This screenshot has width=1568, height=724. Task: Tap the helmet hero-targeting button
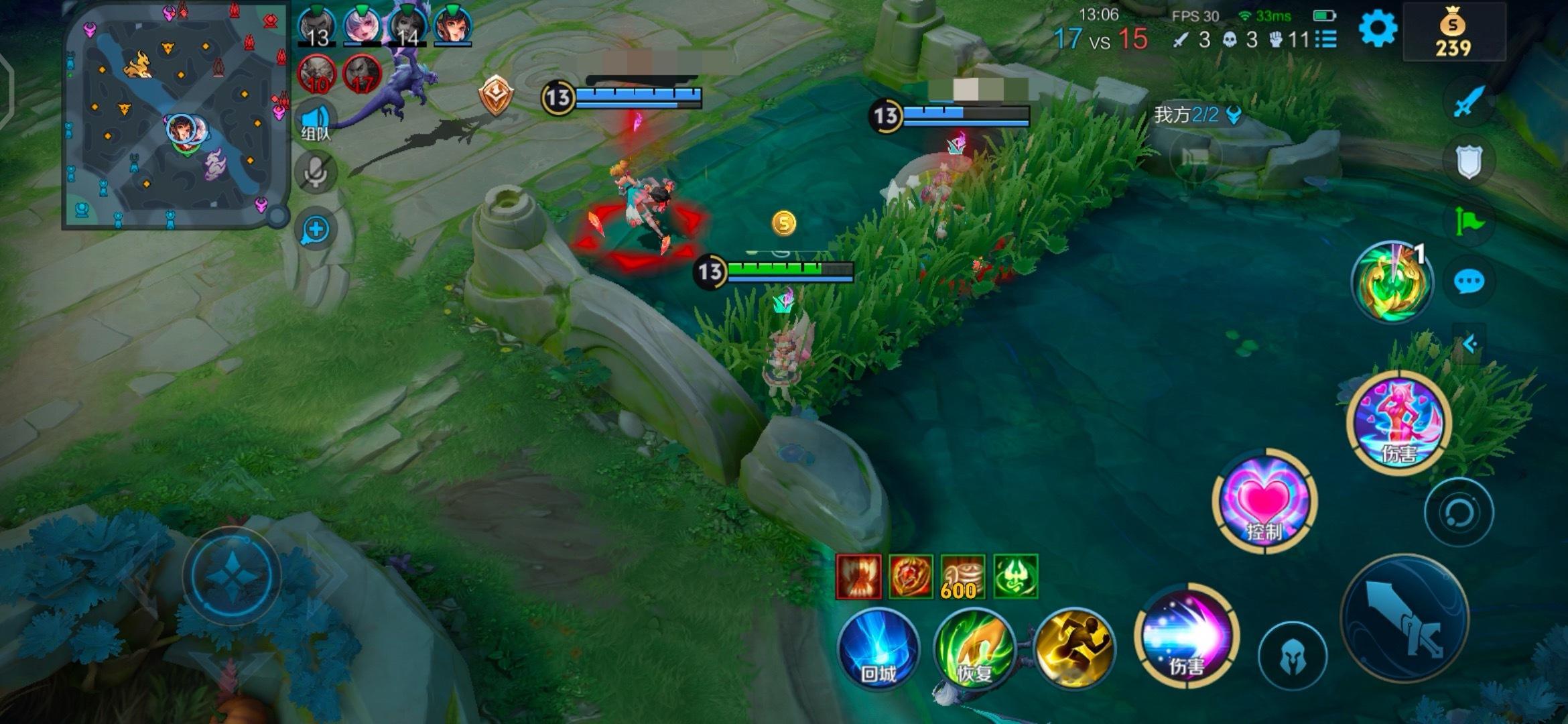click(1293, 656)
